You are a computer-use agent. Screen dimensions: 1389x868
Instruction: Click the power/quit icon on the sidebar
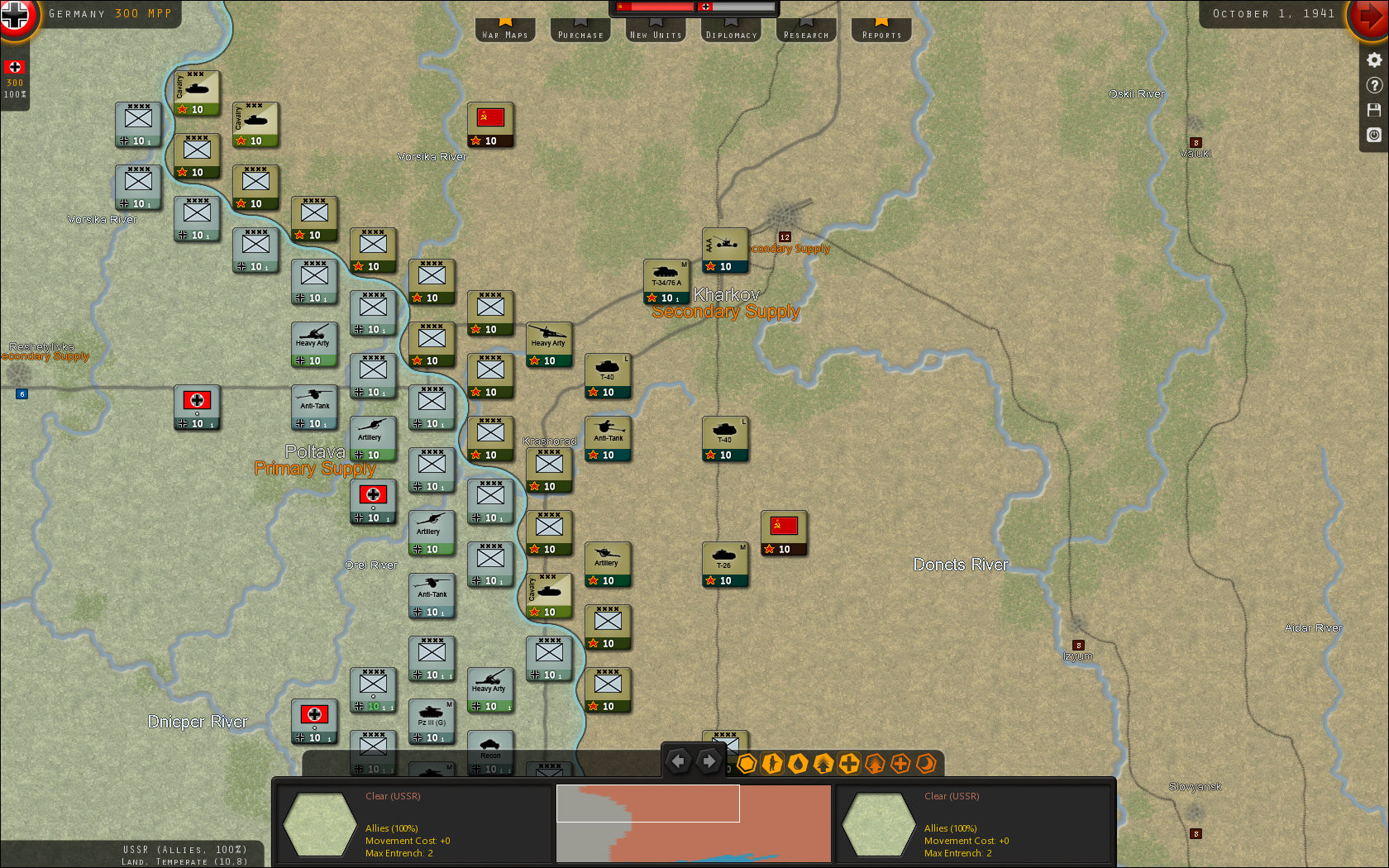click(1374, 135)
